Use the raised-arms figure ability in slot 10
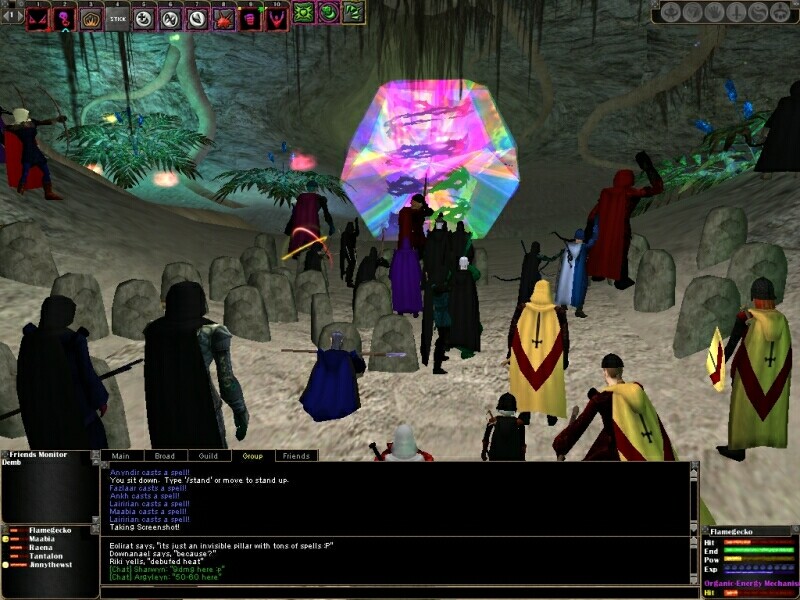 (x=276, y=16)
